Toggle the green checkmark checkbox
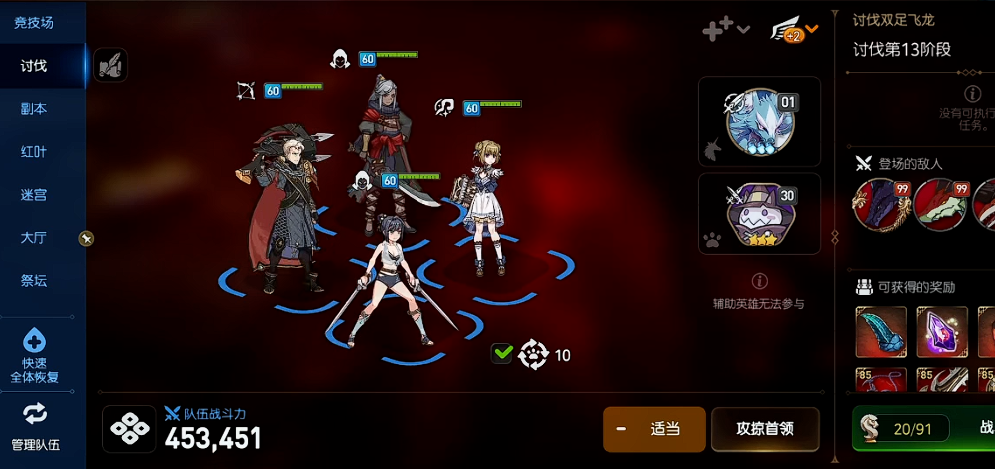This screenshot has height=469, width=995. coord(502,353)
